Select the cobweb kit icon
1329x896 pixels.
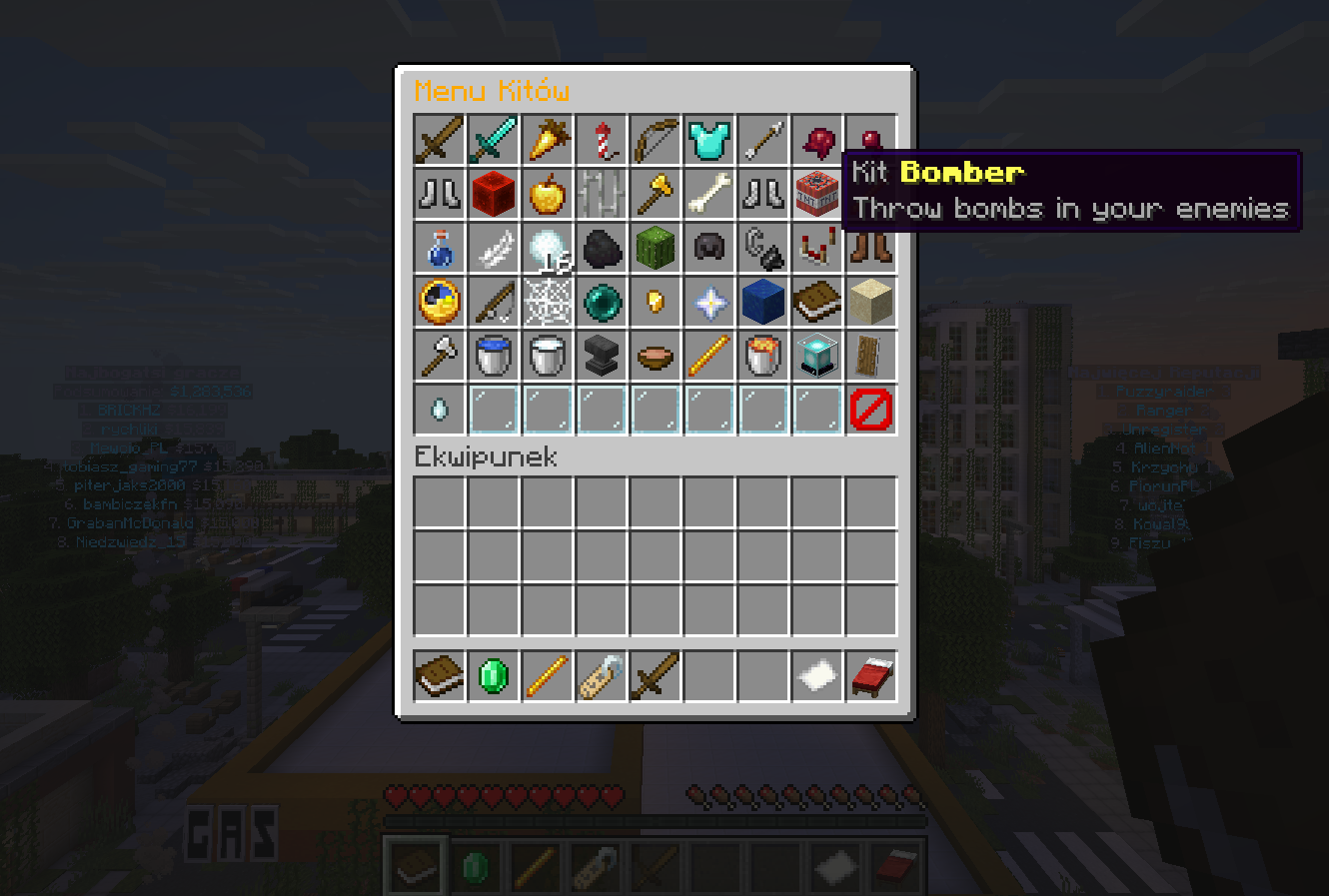(548, 302)
